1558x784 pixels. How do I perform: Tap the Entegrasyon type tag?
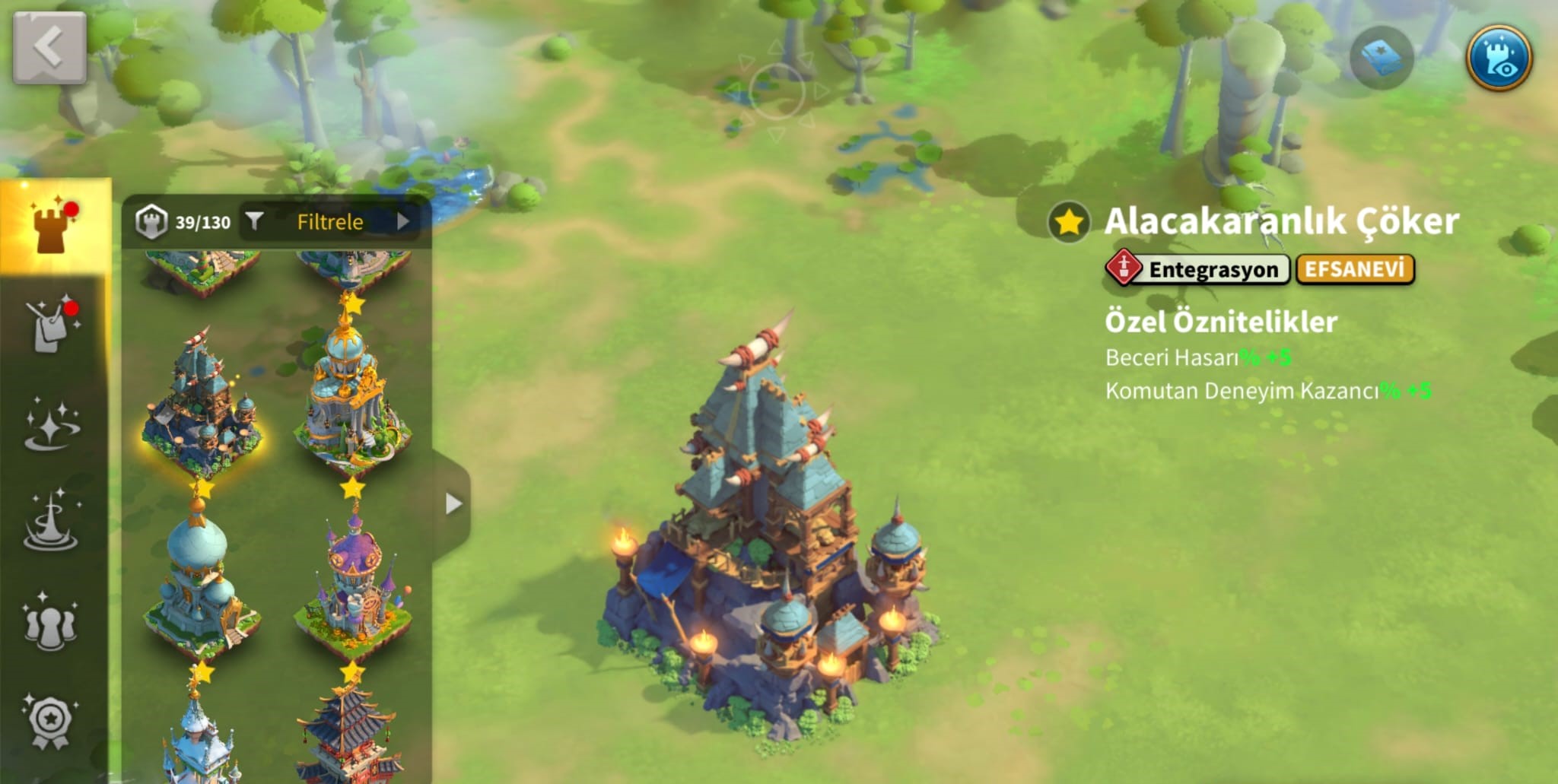click(1198, 269)
